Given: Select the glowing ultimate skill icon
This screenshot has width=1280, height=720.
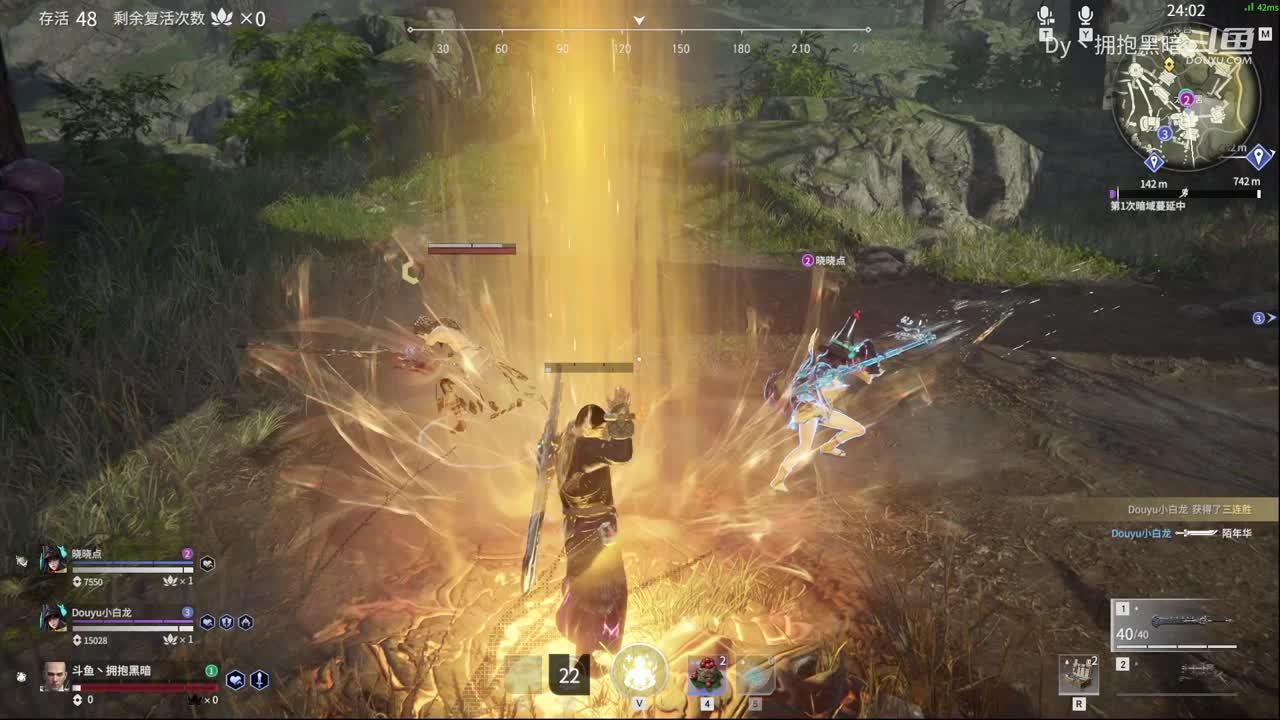Looking at the screenshot, I should click(639, 670).
